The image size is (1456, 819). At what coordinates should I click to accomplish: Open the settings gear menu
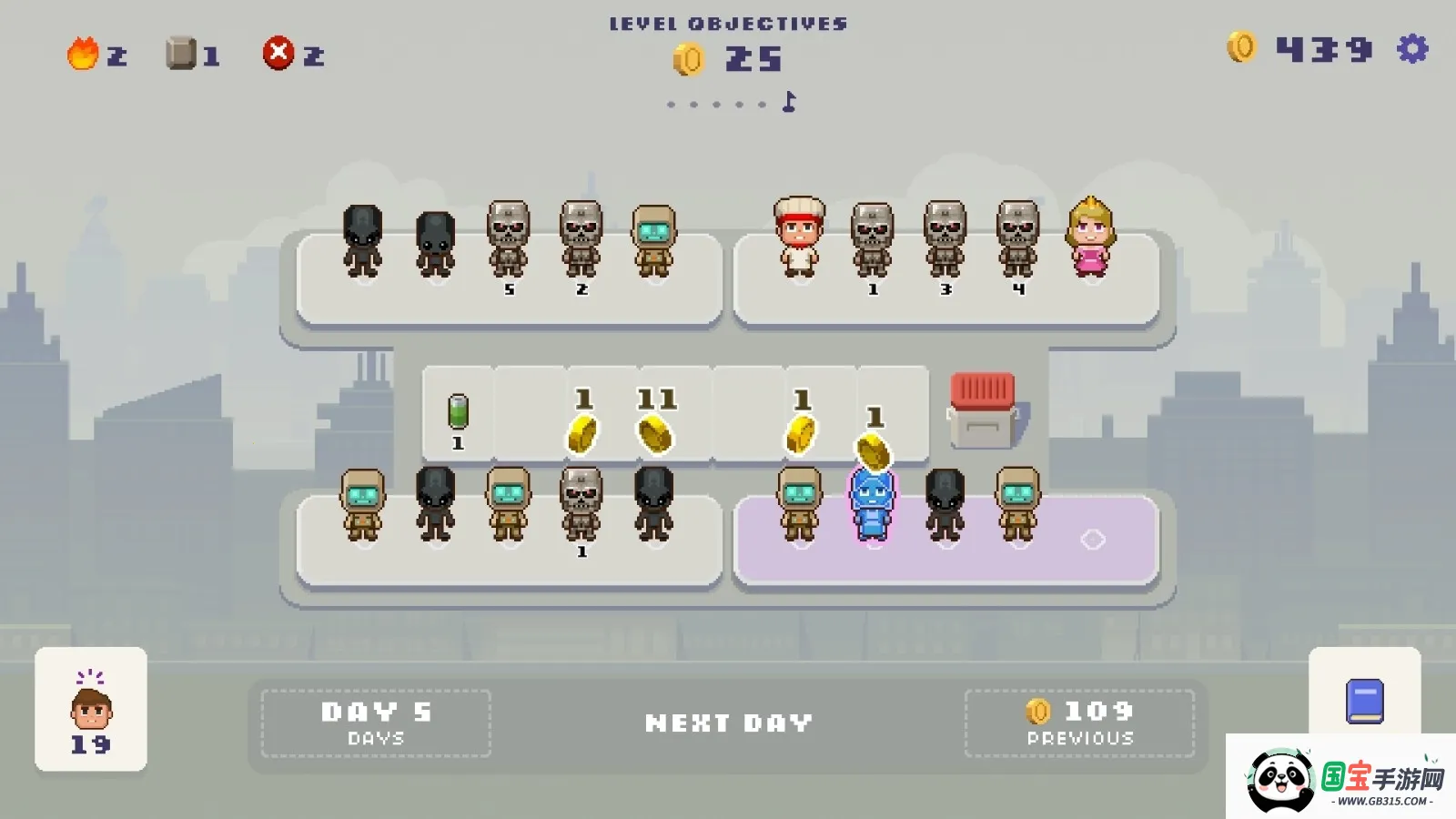[1412, 49]
